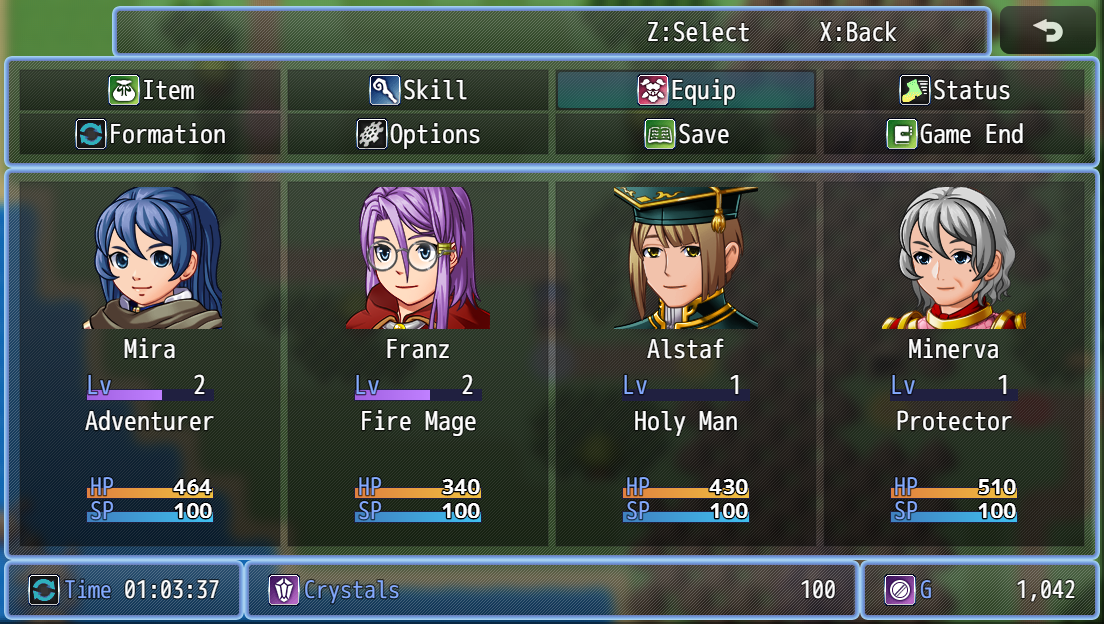Click the back arrow button
This screenshot has height=624, width=1104.
tap(1048, 31)
